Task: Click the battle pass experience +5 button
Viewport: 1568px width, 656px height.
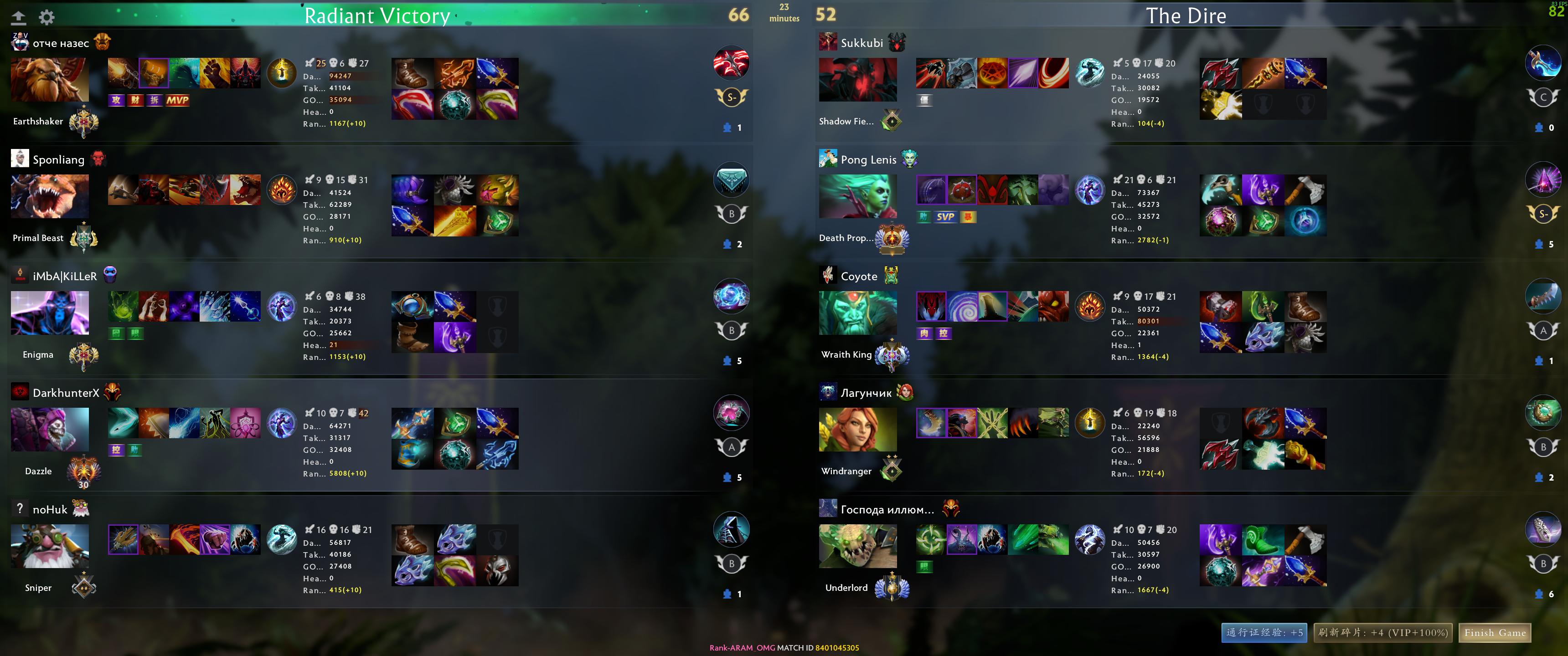Action: 1264,633
